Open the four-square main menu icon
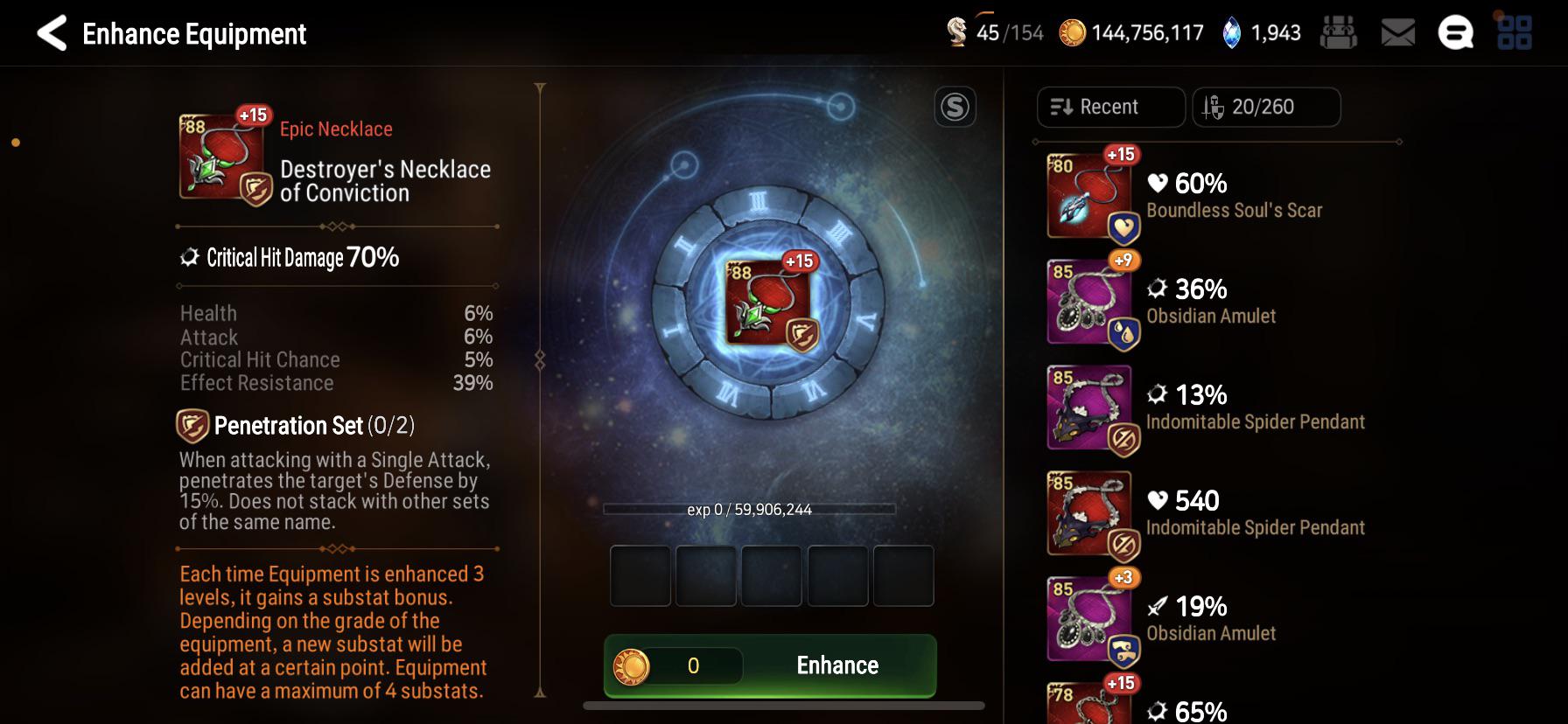 1514,33
